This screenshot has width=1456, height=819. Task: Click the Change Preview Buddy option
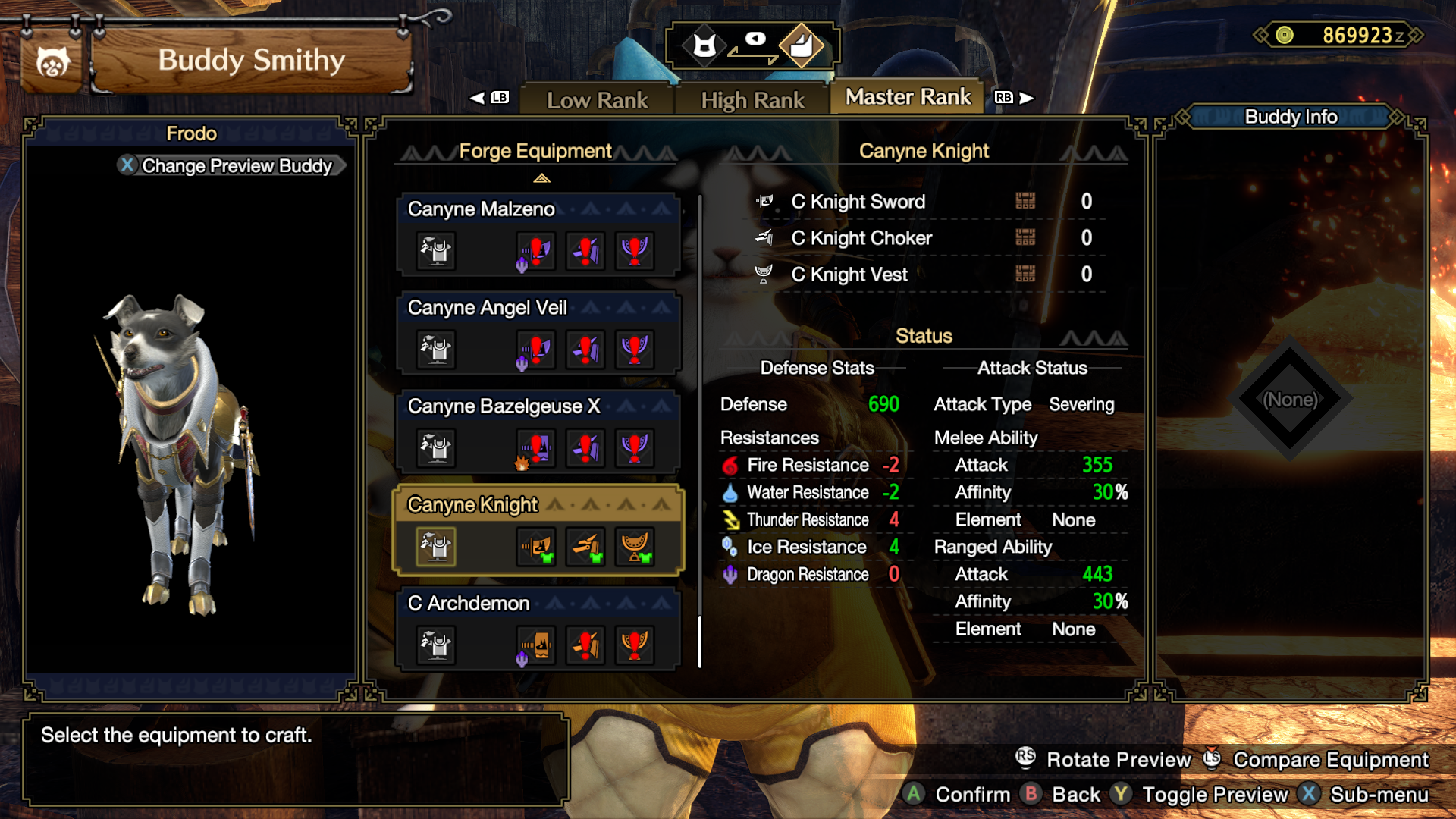point(235,165)
